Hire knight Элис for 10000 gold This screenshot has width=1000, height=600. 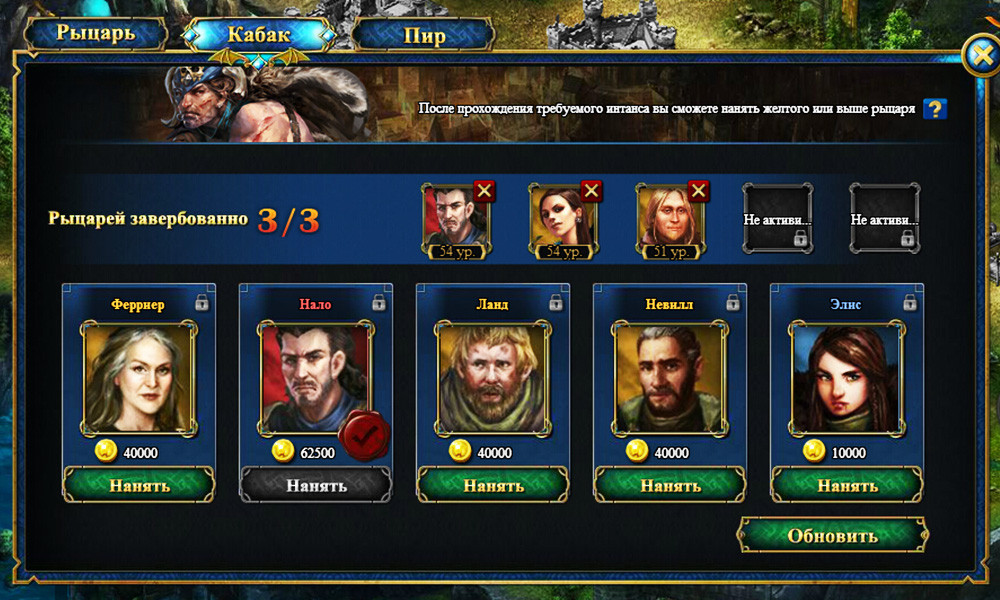coord(847,485)
